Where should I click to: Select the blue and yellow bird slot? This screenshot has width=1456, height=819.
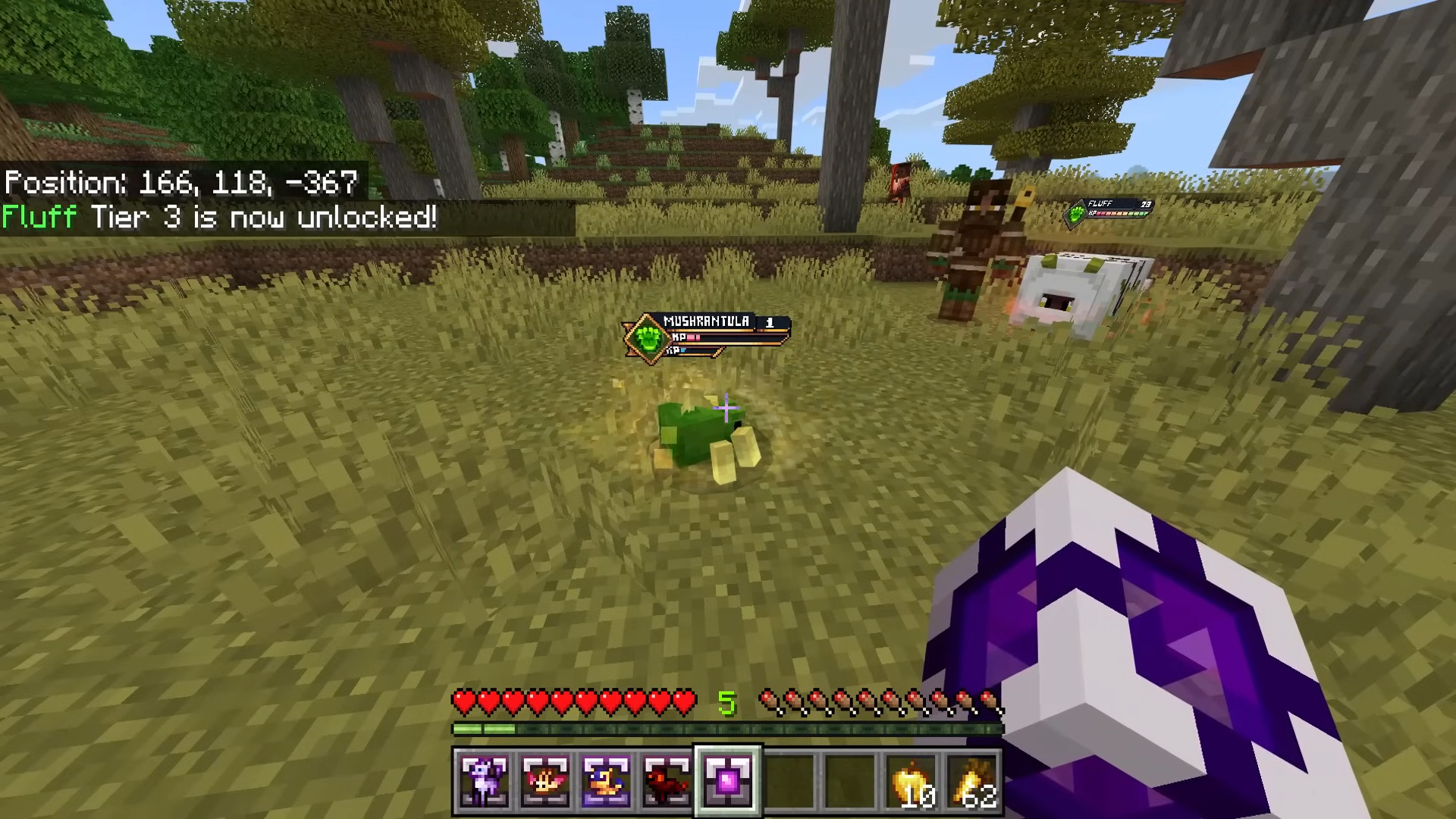point(605,780)
